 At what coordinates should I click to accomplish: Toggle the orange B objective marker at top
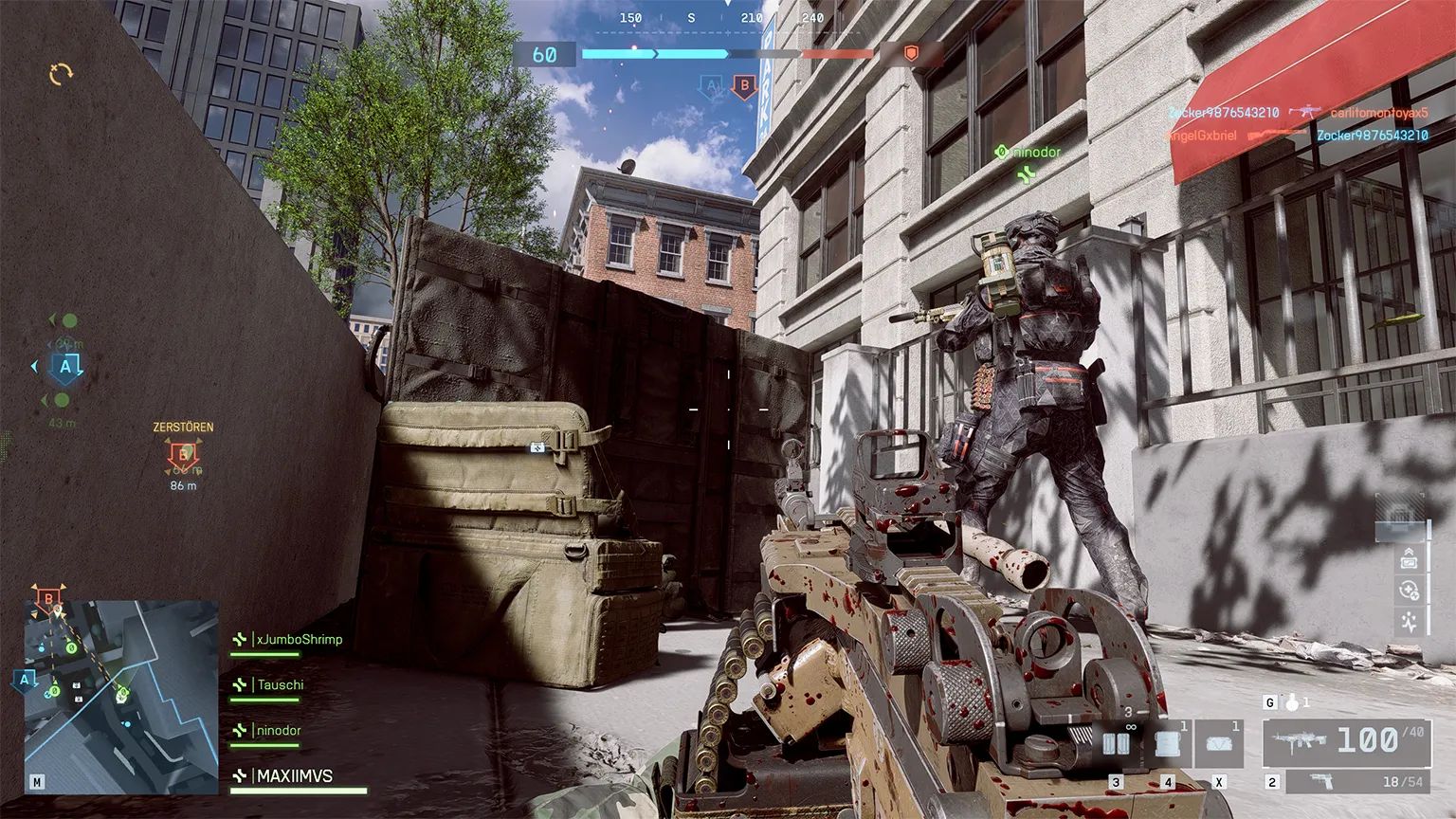[x=745, y=88]
